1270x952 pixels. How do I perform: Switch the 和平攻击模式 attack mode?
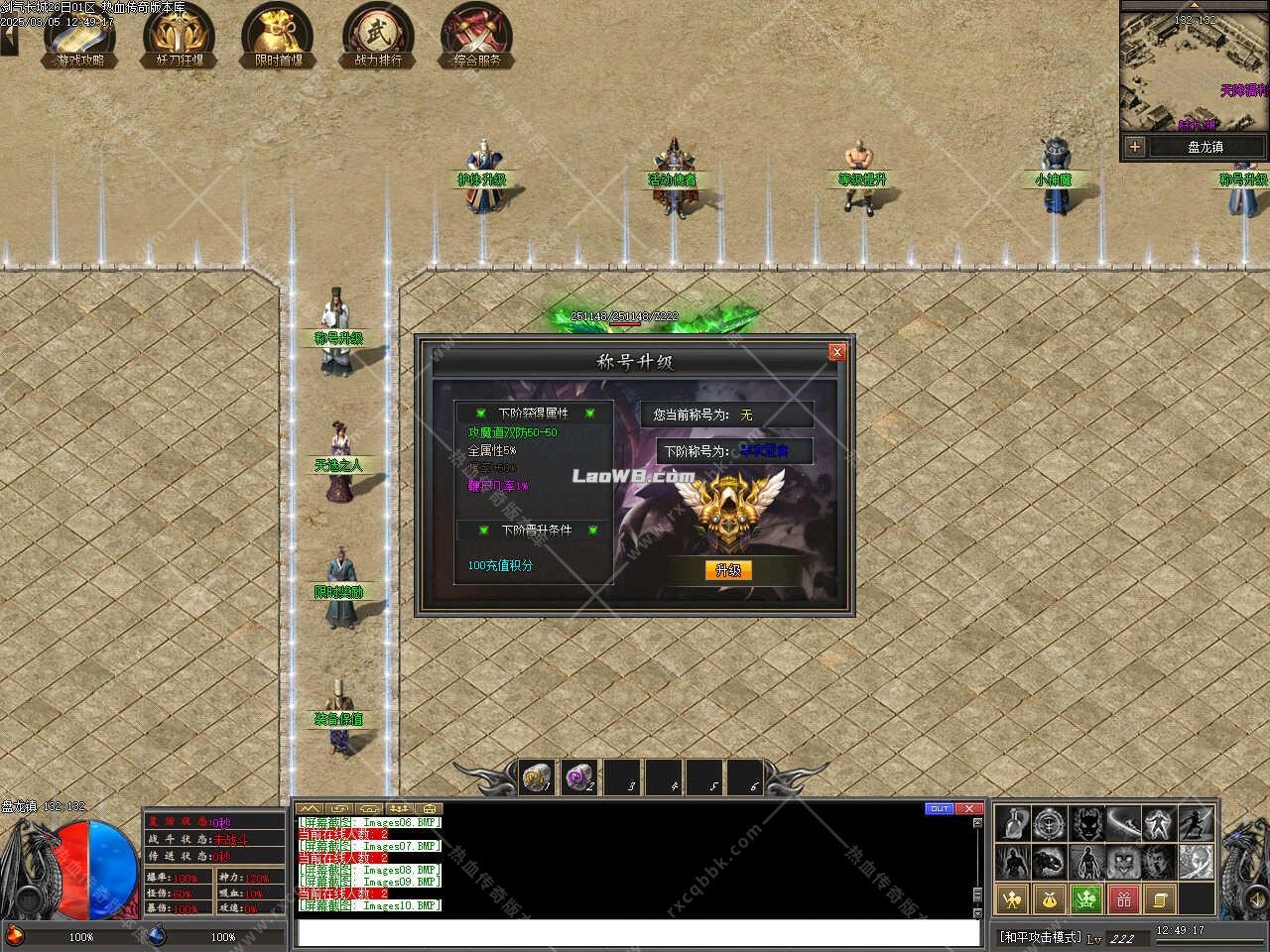1039,936
